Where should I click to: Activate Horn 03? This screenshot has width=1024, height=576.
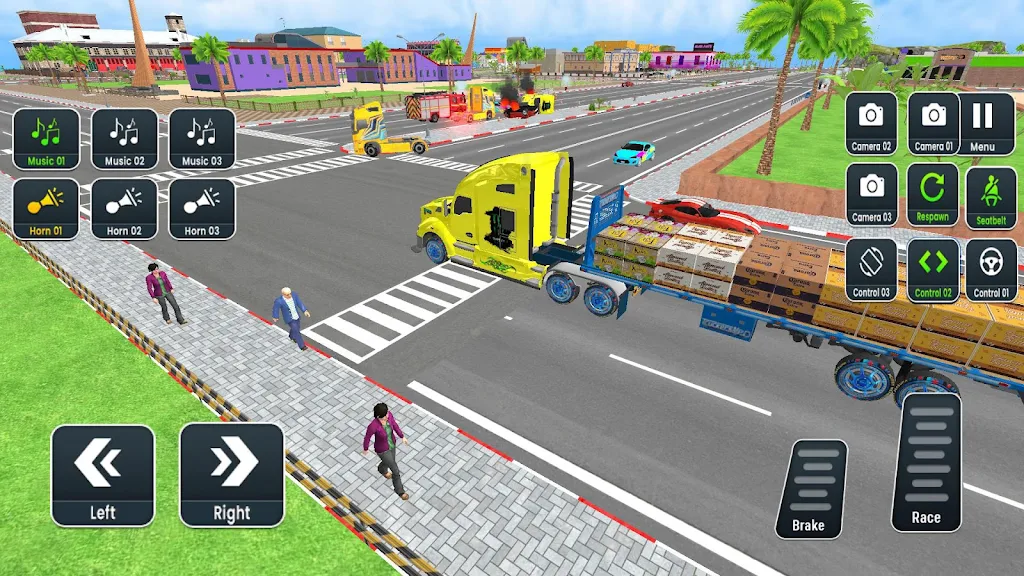point(202,208)
